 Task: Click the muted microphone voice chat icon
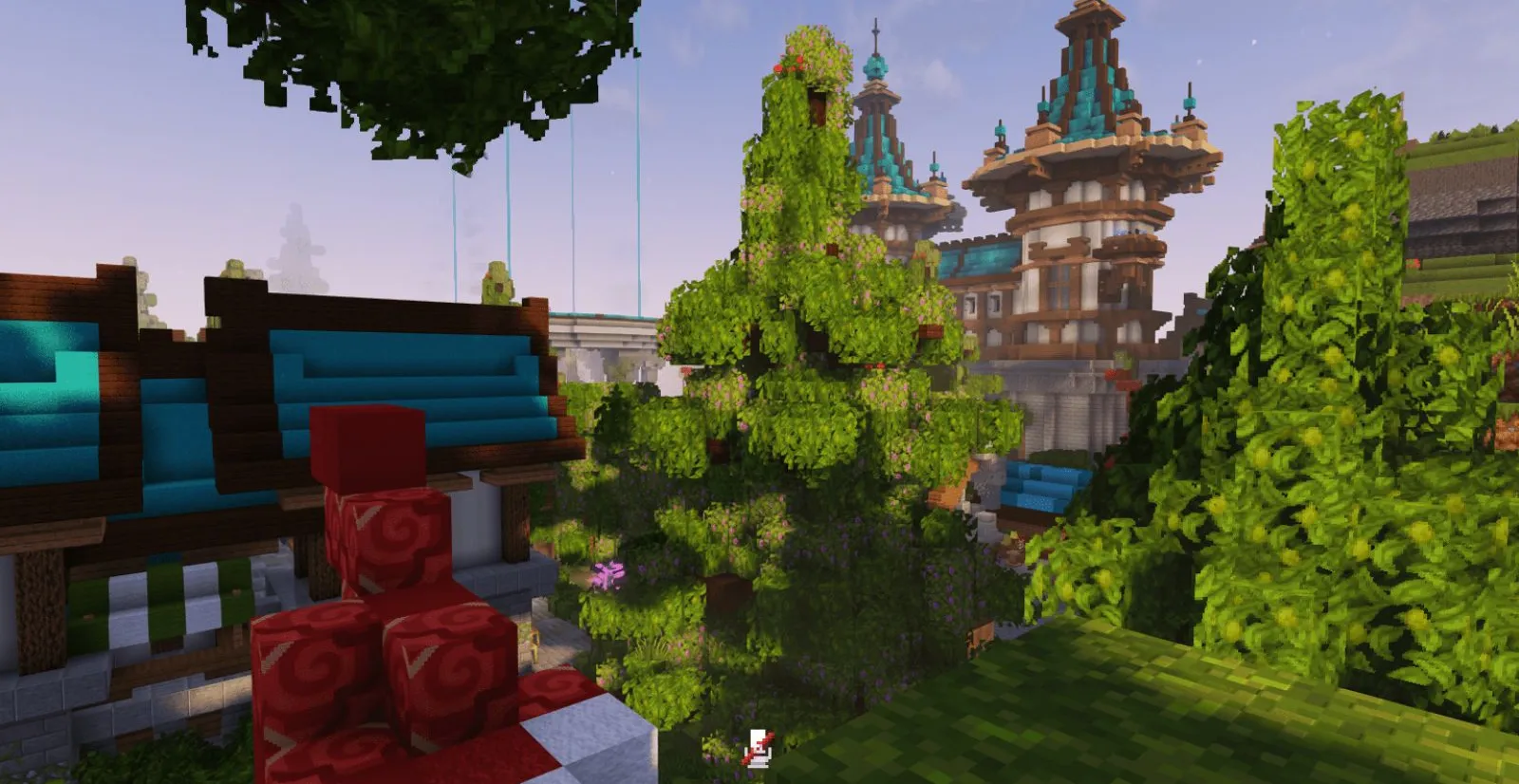(x=759, y=747)
